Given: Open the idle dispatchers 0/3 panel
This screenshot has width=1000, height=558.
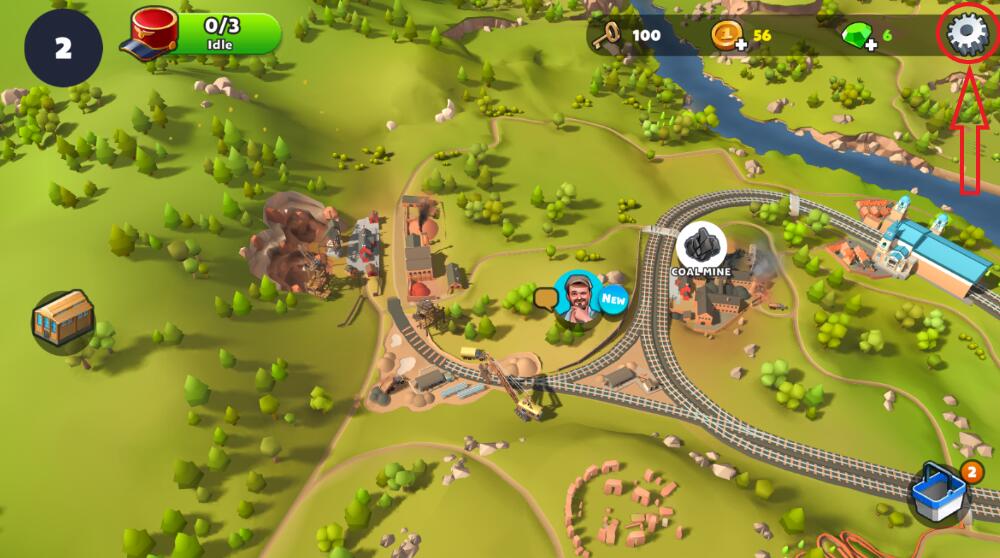Looking at the screenshot, I should (x=205, y=35).
